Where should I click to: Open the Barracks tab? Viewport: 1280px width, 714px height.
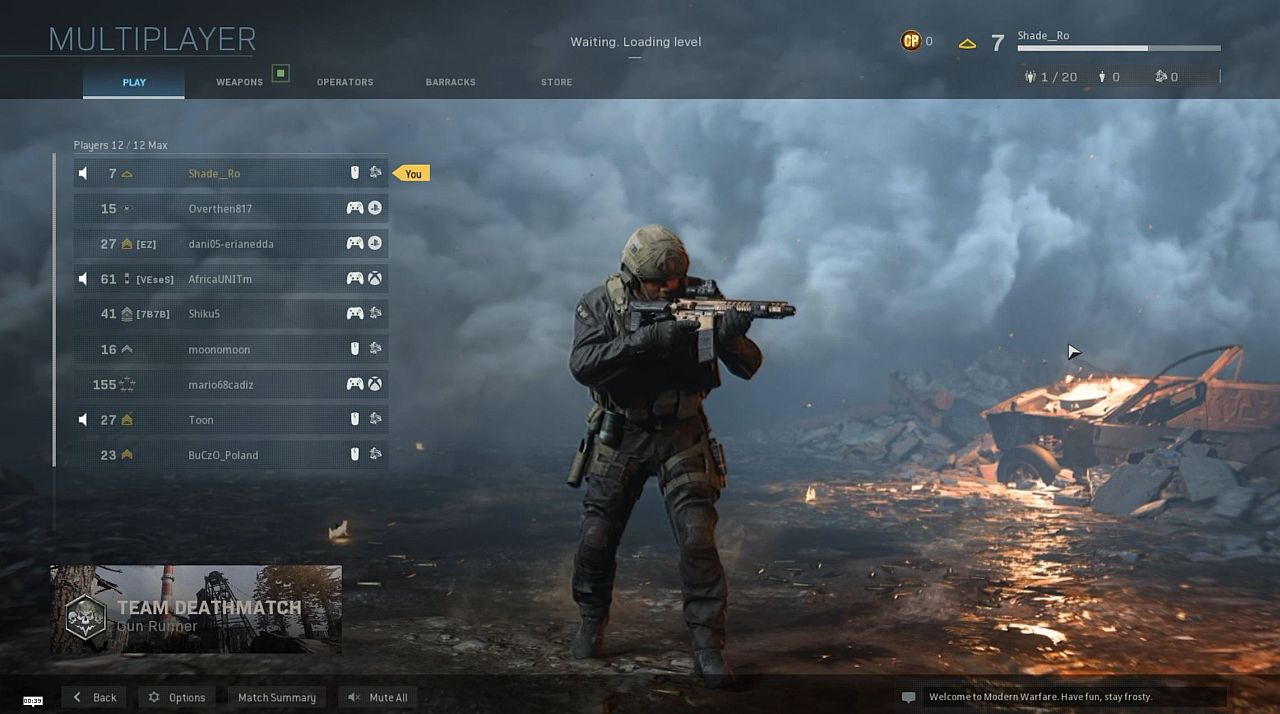(x=450, y=82)
